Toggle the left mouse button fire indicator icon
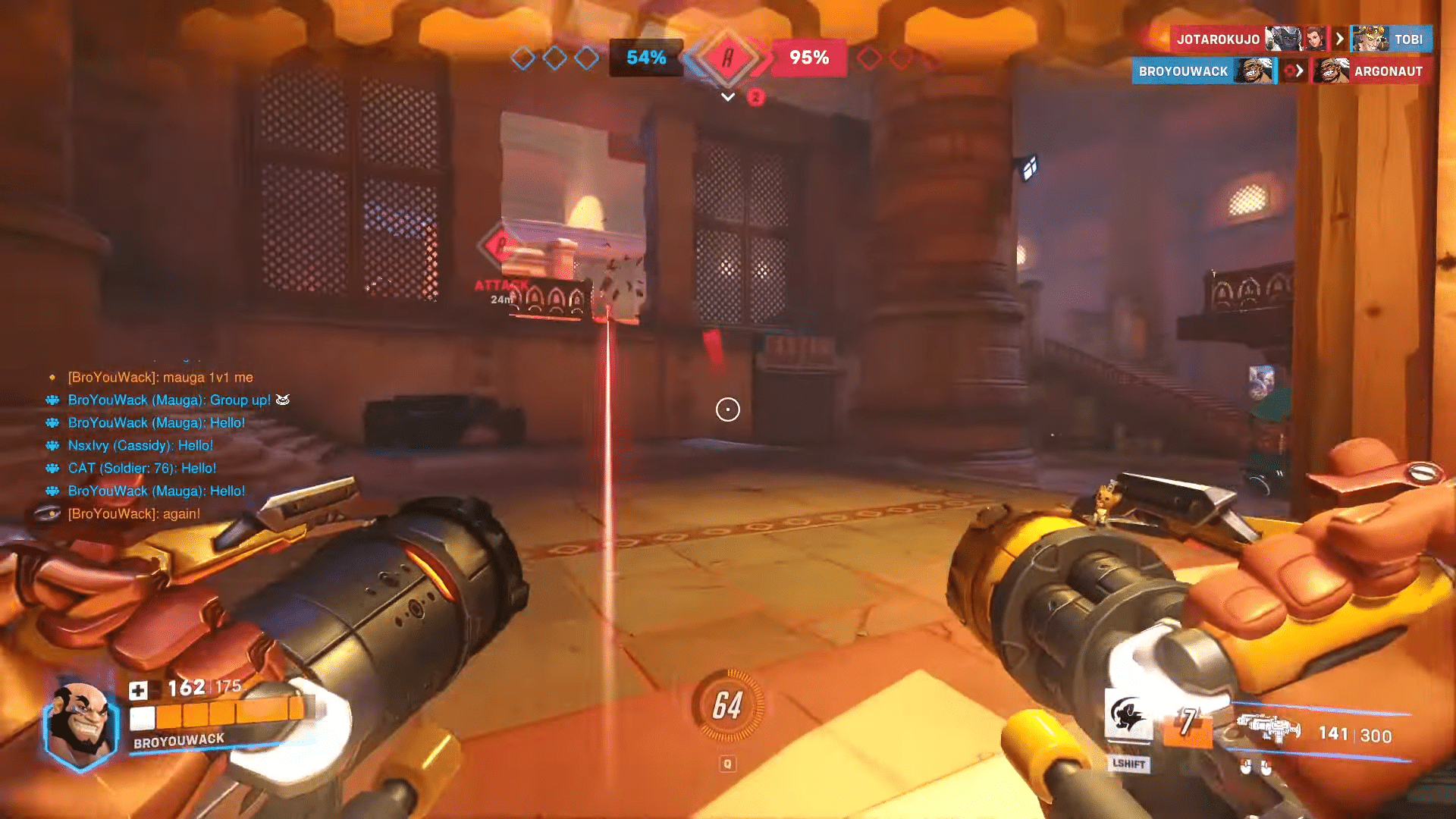1456x819 pixels. coord(1245,767)
